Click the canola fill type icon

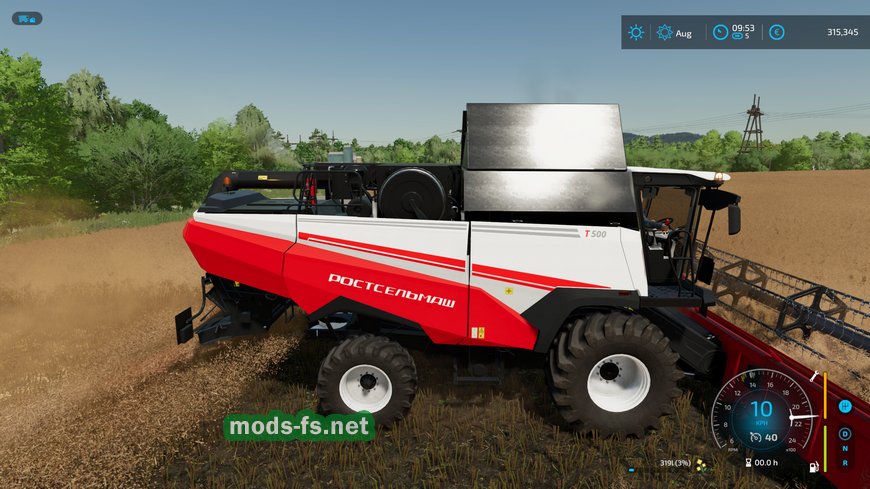pos(701,464)
